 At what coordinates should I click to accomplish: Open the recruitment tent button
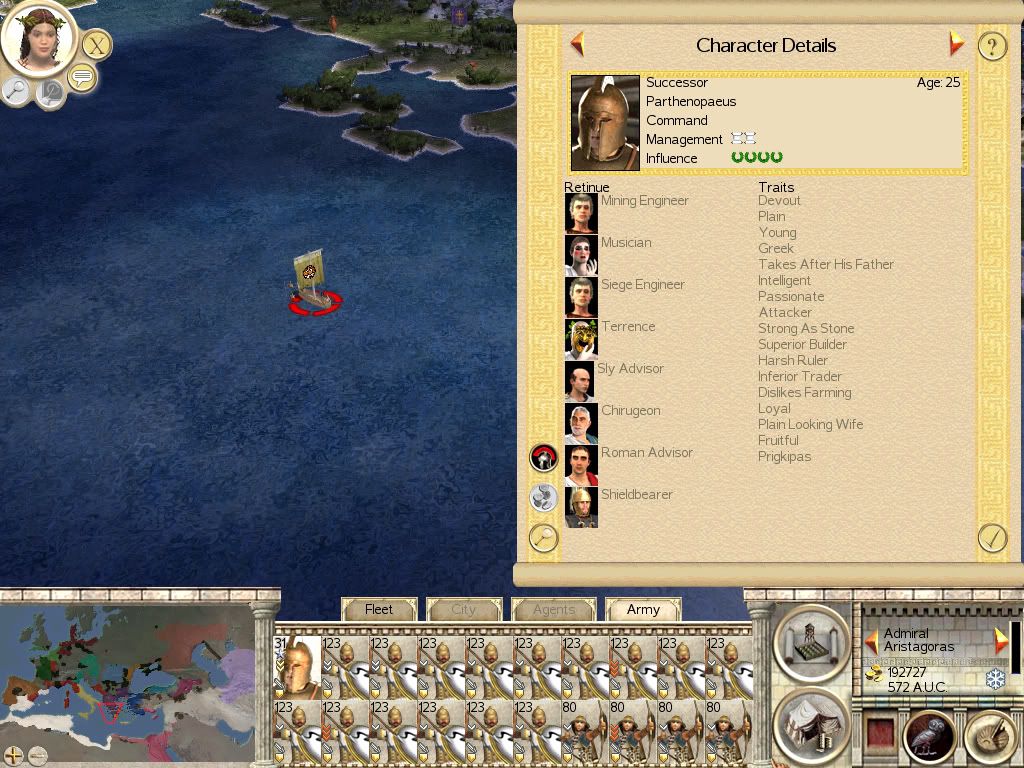pyautogui.click(x=811, y=724)
